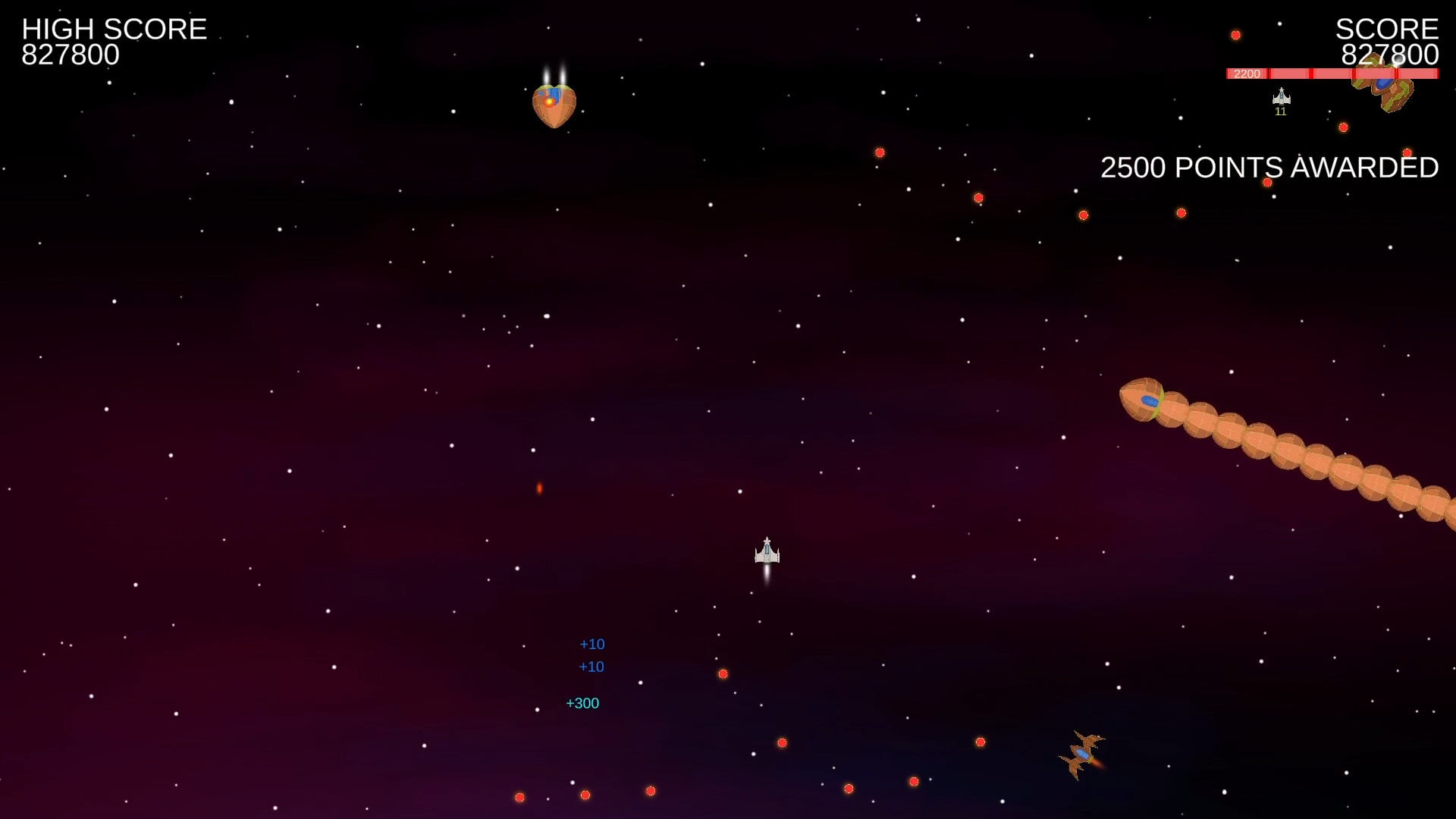Click the red orb projectile near top left of screen
1456x819 pixels.
(880, 152)
